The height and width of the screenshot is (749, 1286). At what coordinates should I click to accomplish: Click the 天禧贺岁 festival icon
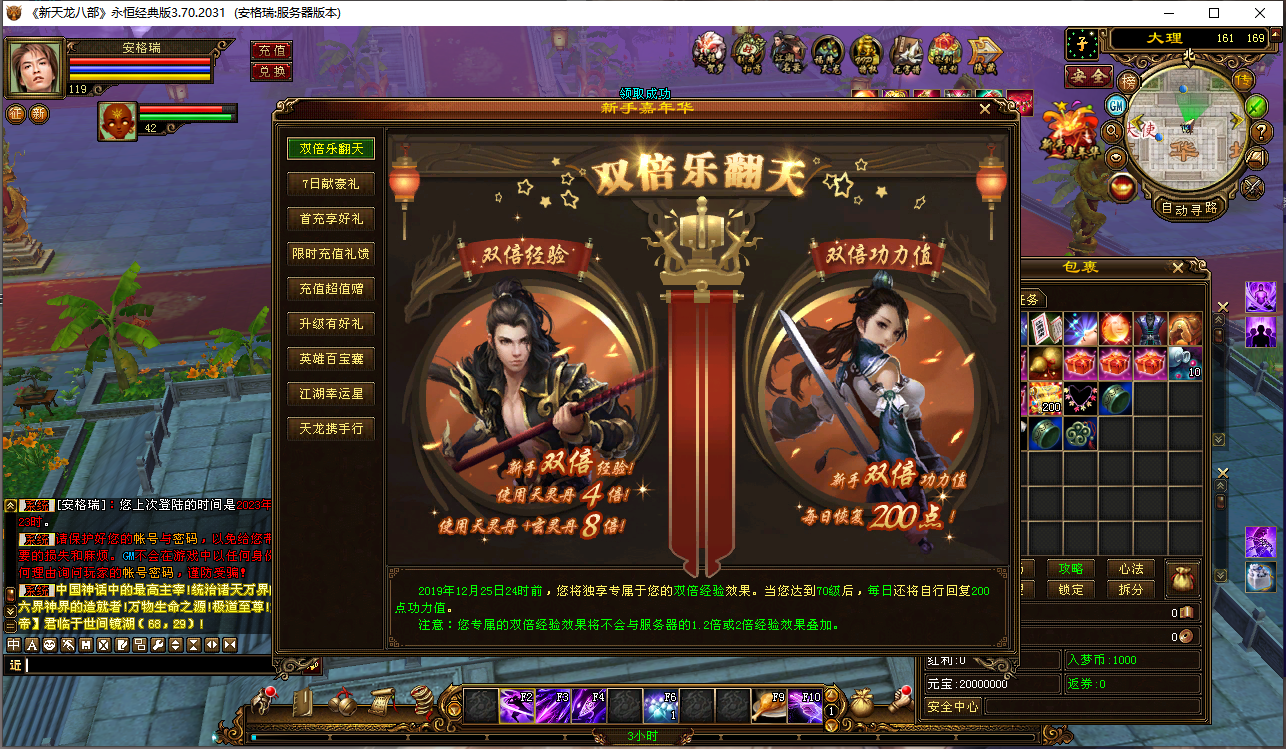click(x=710, y=50)
